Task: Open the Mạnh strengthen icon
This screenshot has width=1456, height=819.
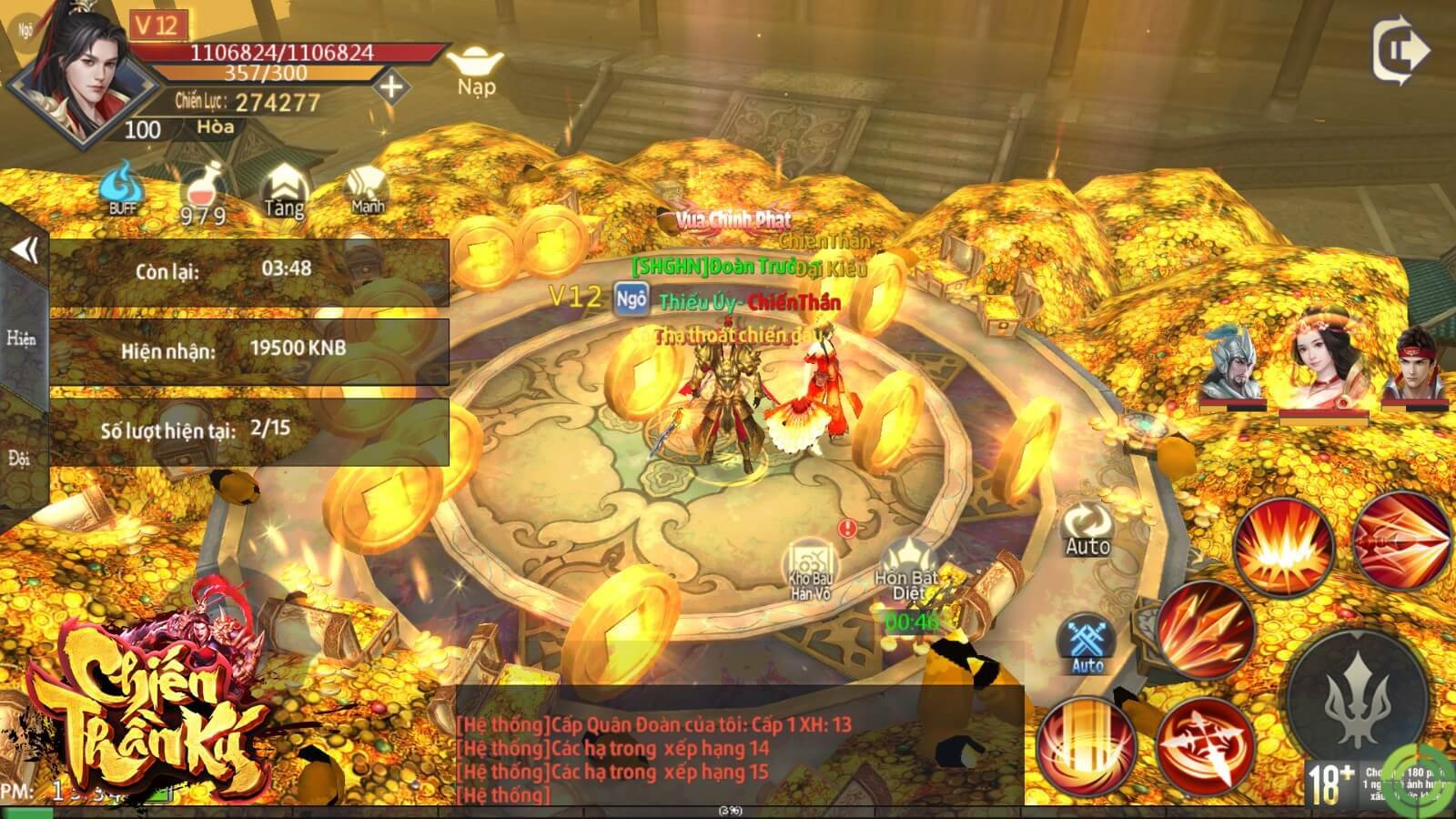Action: tap(368, 191)
